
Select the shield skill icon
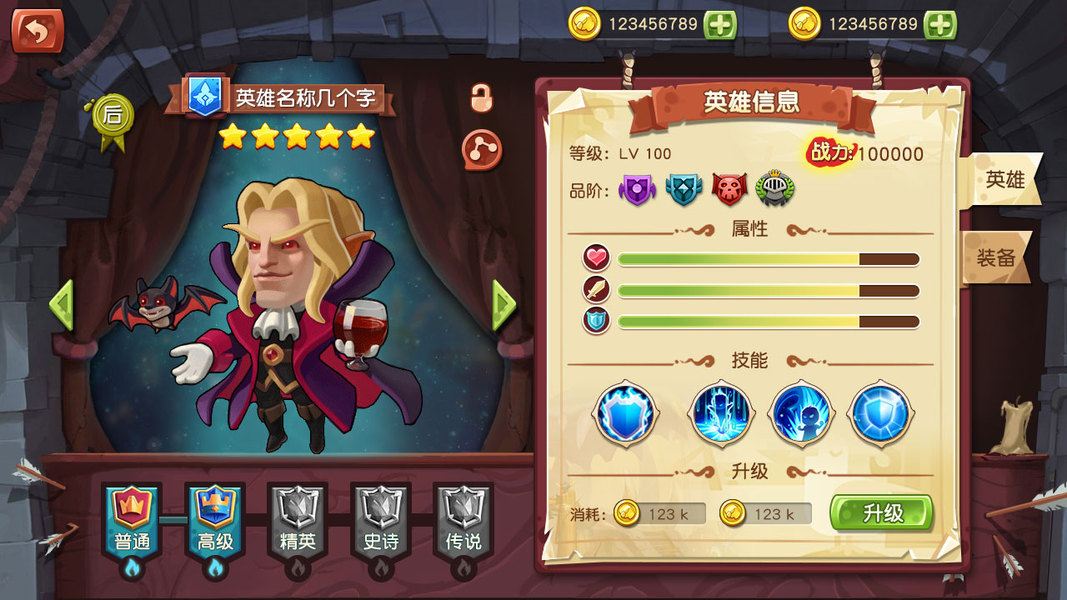626,412
